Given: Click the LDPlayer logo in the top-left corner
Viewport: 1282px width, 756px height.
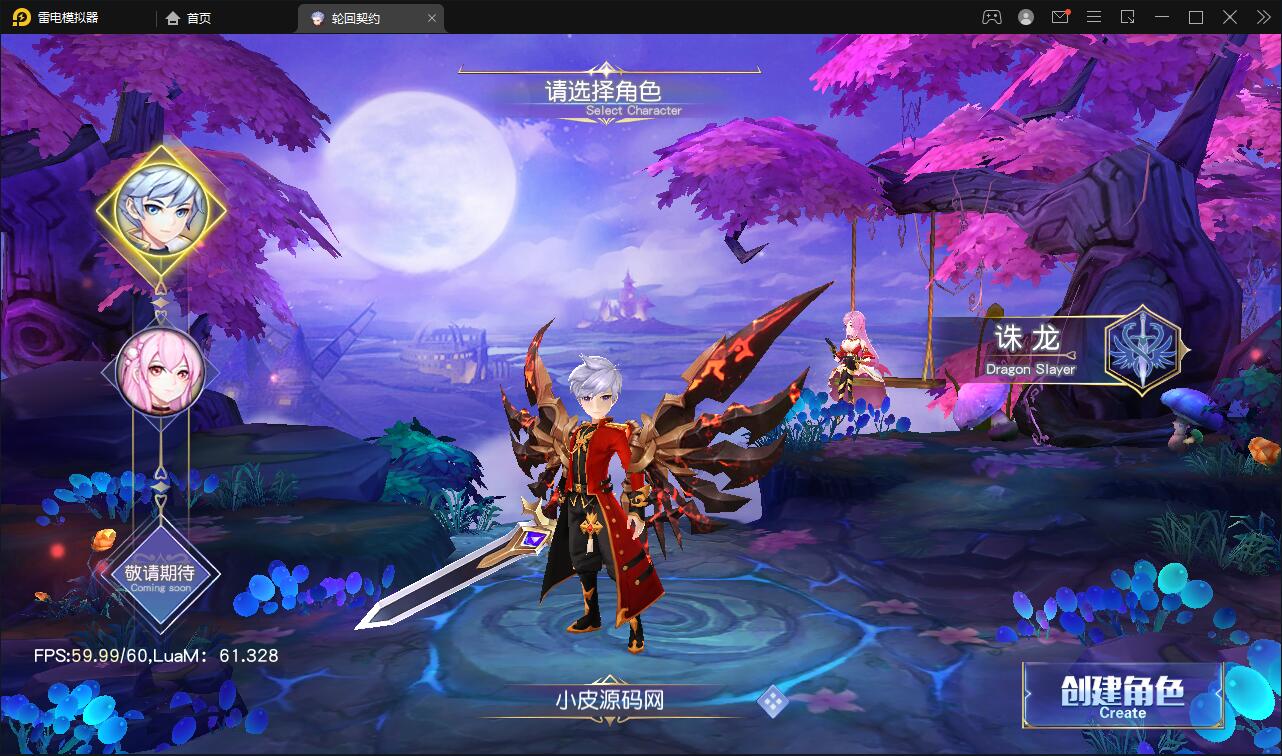Looking at the screenshot, I should [22, 17].
